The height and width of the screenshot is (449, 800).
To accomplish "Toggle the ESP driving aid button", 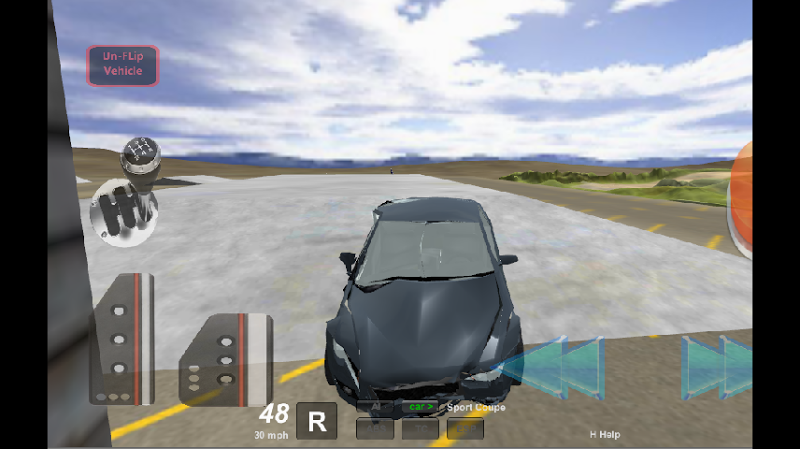I will pos(464,429).
